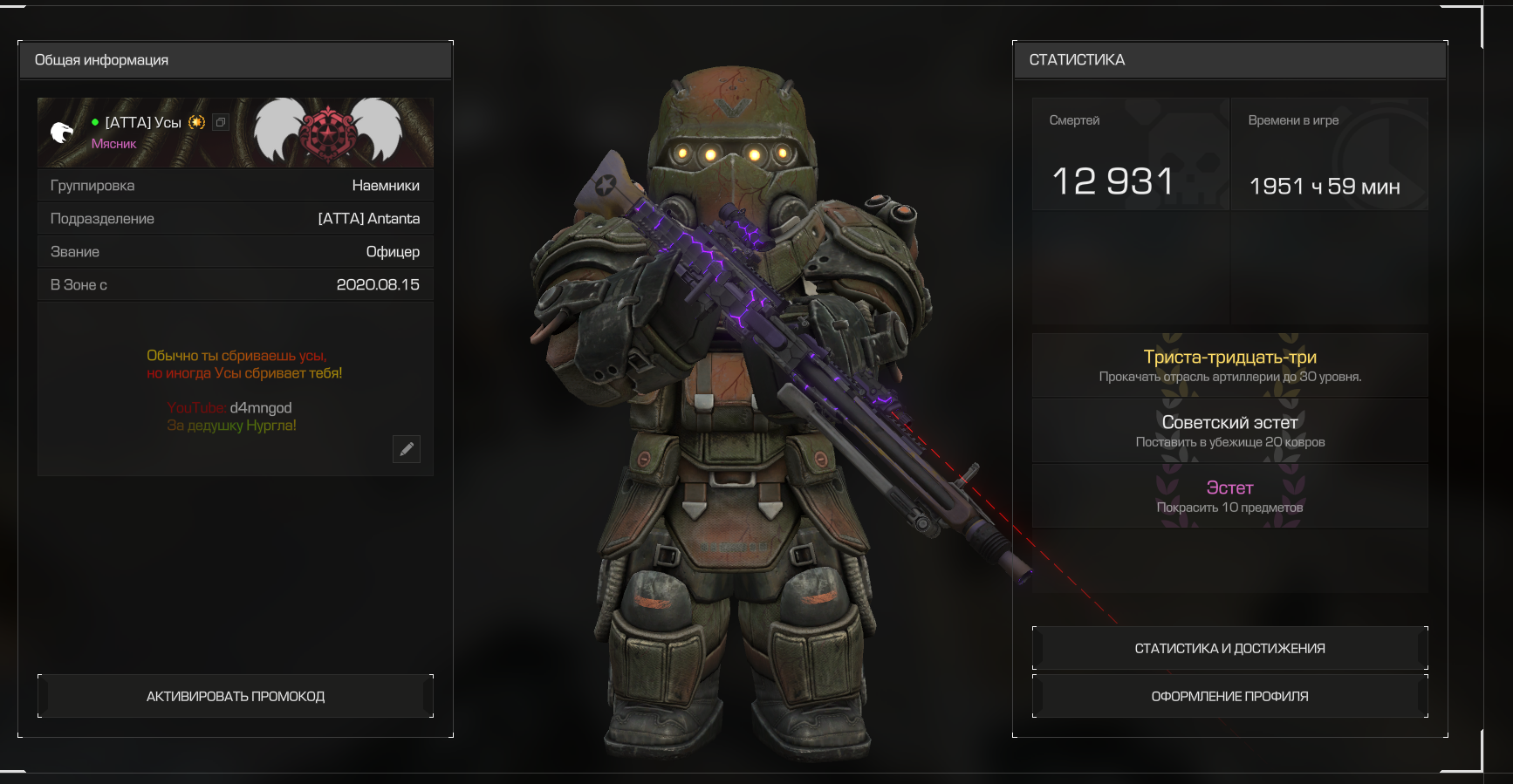The width and height of the screenshot is (1513, 784).
Task: Click the winged red star badge
Action: click(327, 132)
